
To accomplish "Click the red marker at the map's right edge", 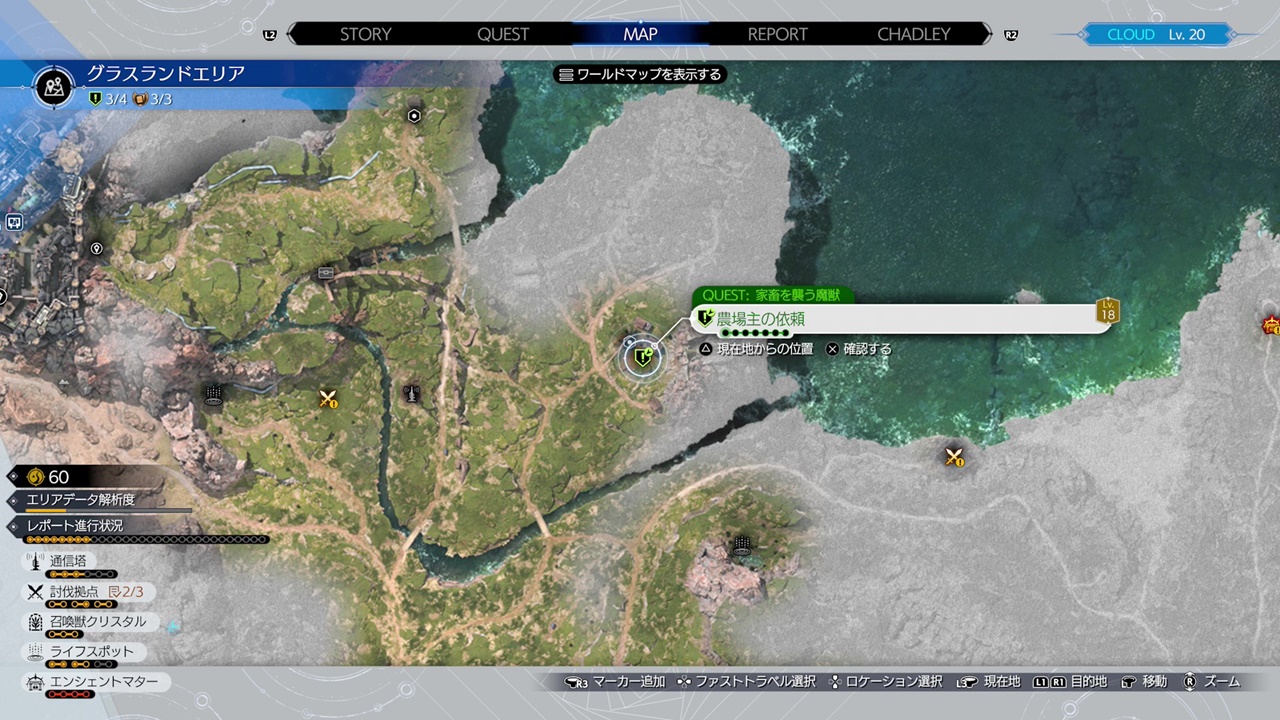I will pos(1271,325).
